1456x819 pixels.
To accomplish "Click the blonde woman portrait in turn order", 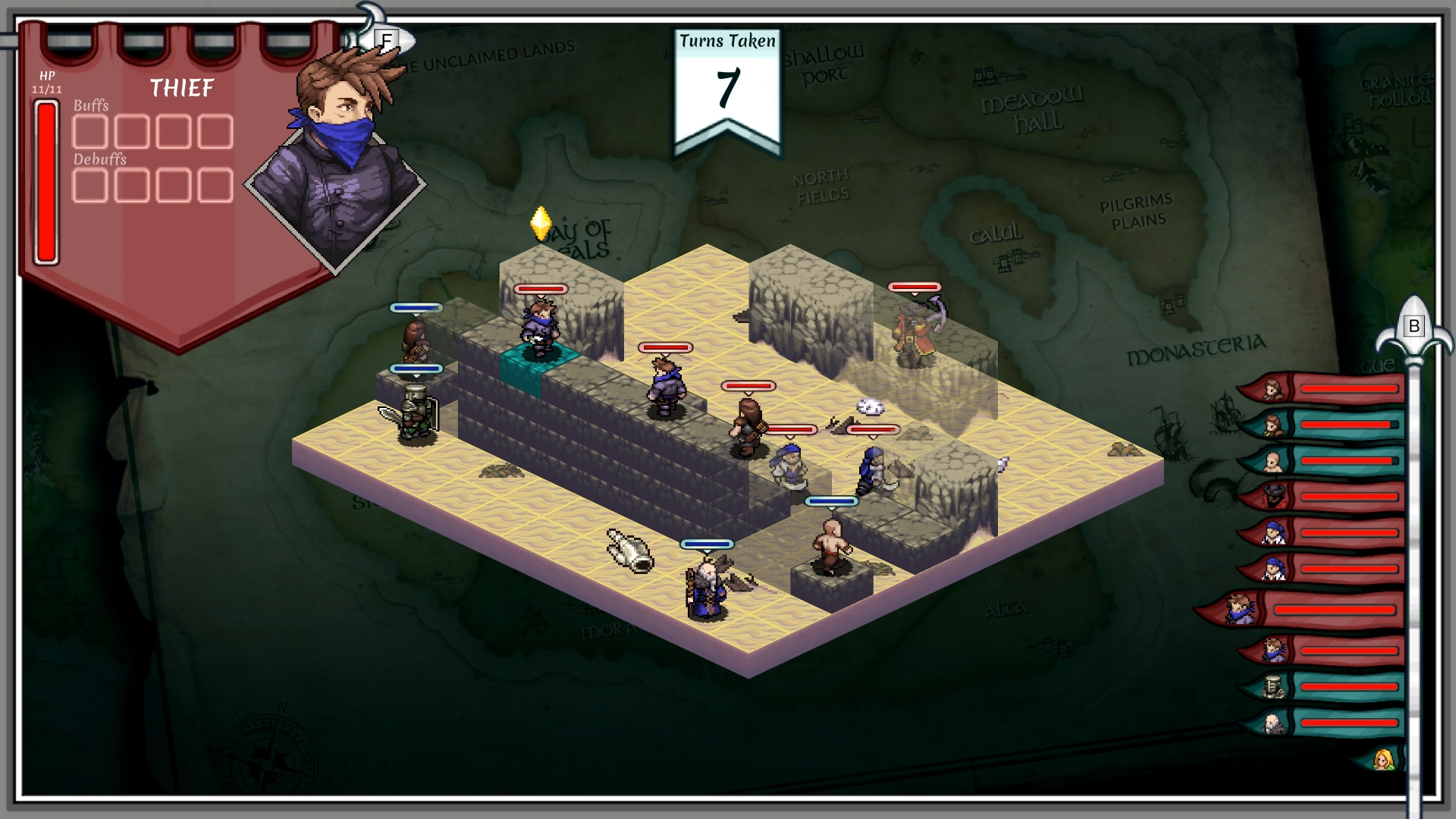I will (x=1383, y=759).
